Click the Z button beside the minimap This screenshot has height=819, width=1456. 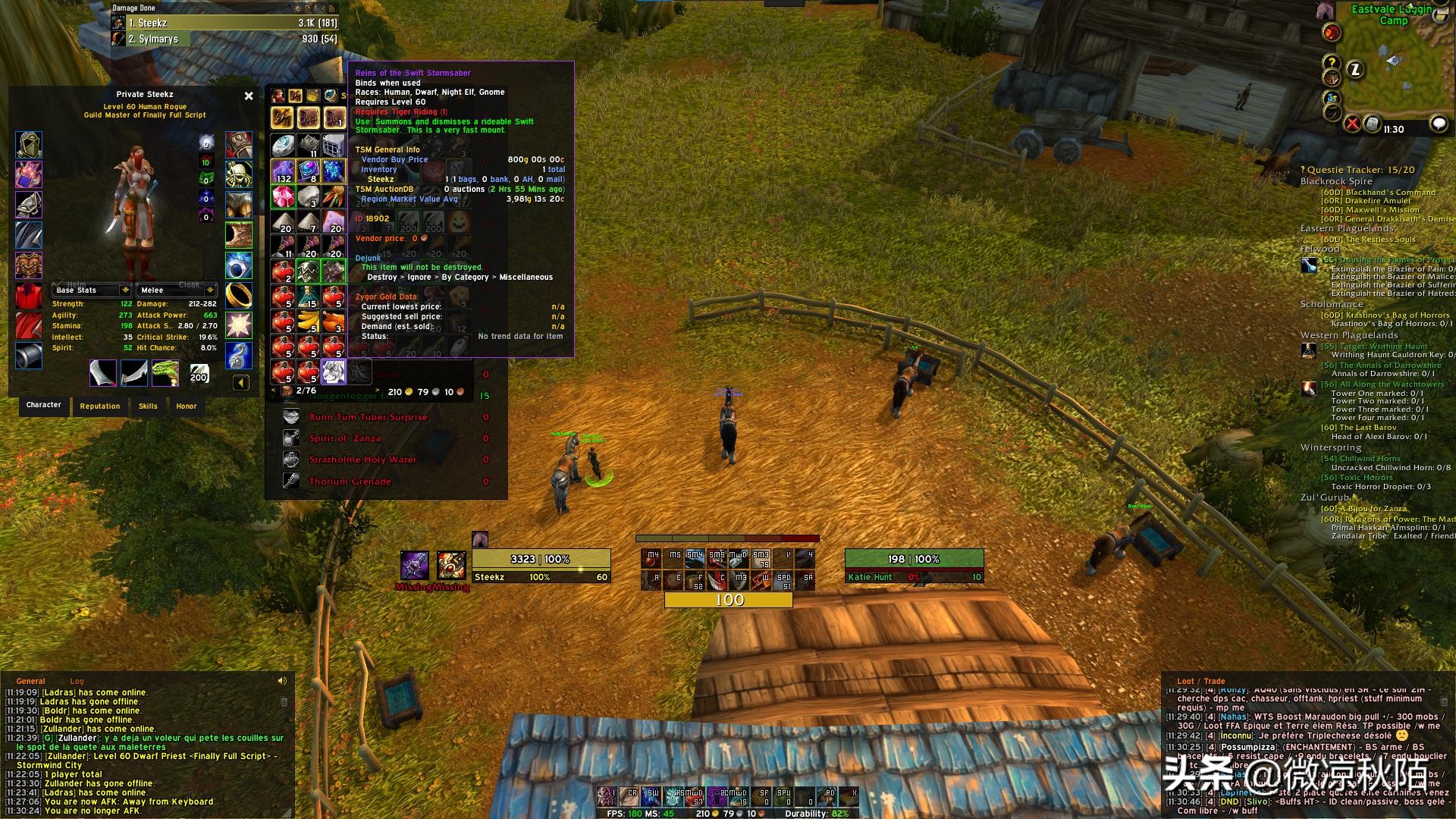1355,70
